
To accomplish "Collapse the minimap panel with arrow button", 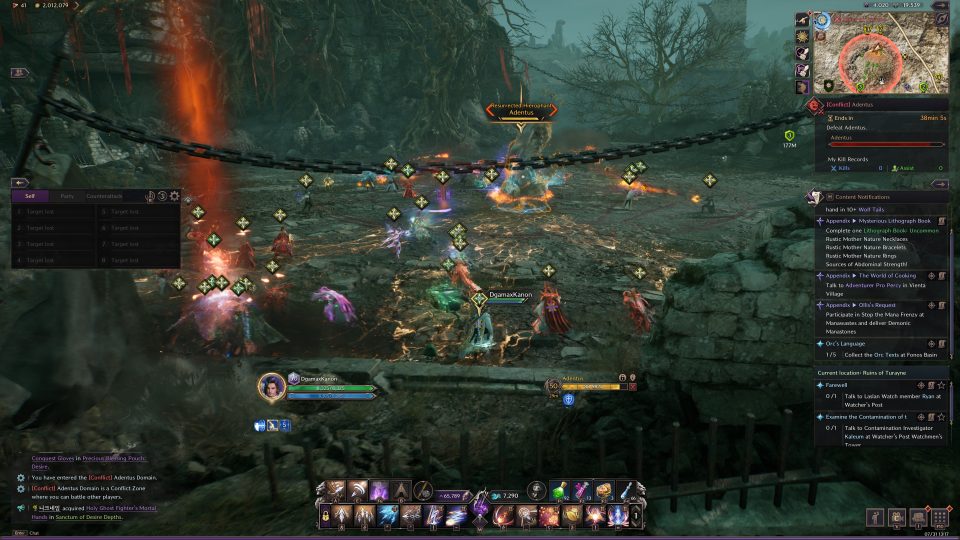I will [939, 184].
